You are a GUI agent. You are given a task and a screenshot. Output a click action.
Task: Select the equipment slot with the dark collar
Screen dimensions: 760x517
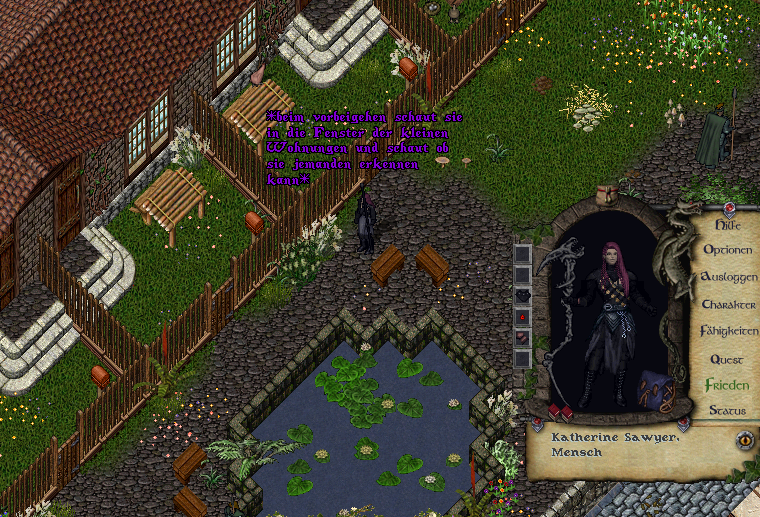point(522,295)
